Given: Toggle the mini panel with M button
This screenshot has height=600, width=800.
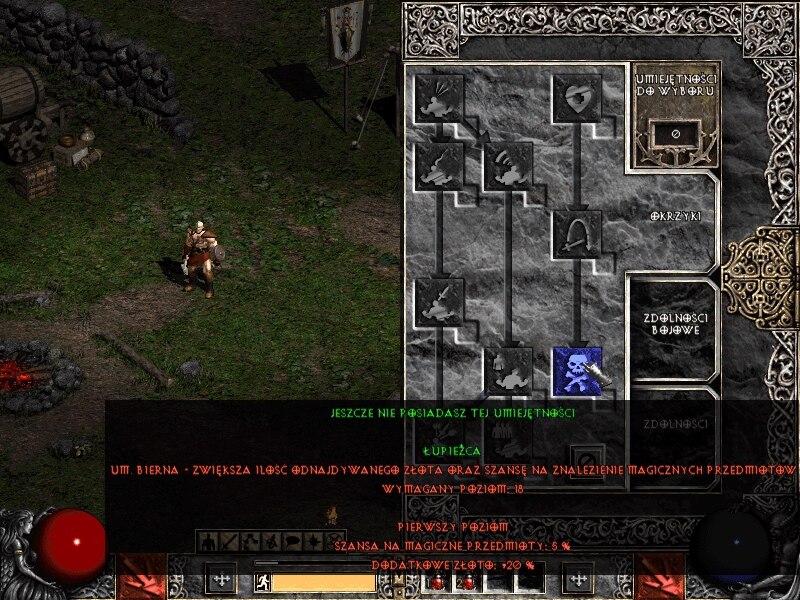Looking at the screenshot, I should click(x=398, y=580).
